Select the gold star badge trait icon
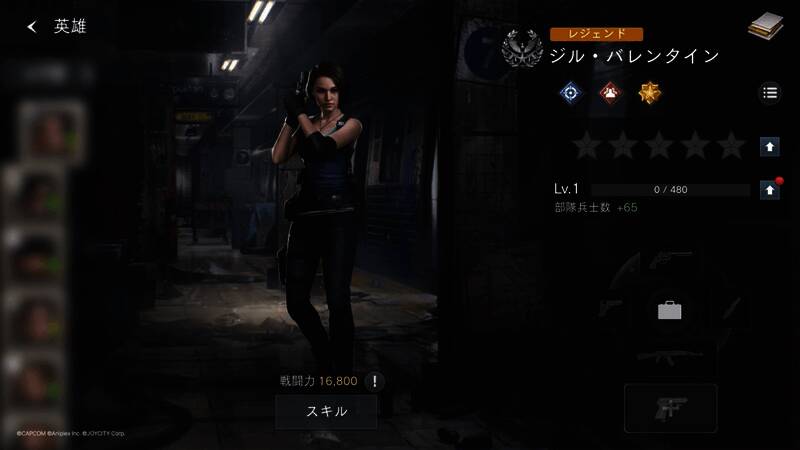This screenshot has height=450, width=800. 648,93
